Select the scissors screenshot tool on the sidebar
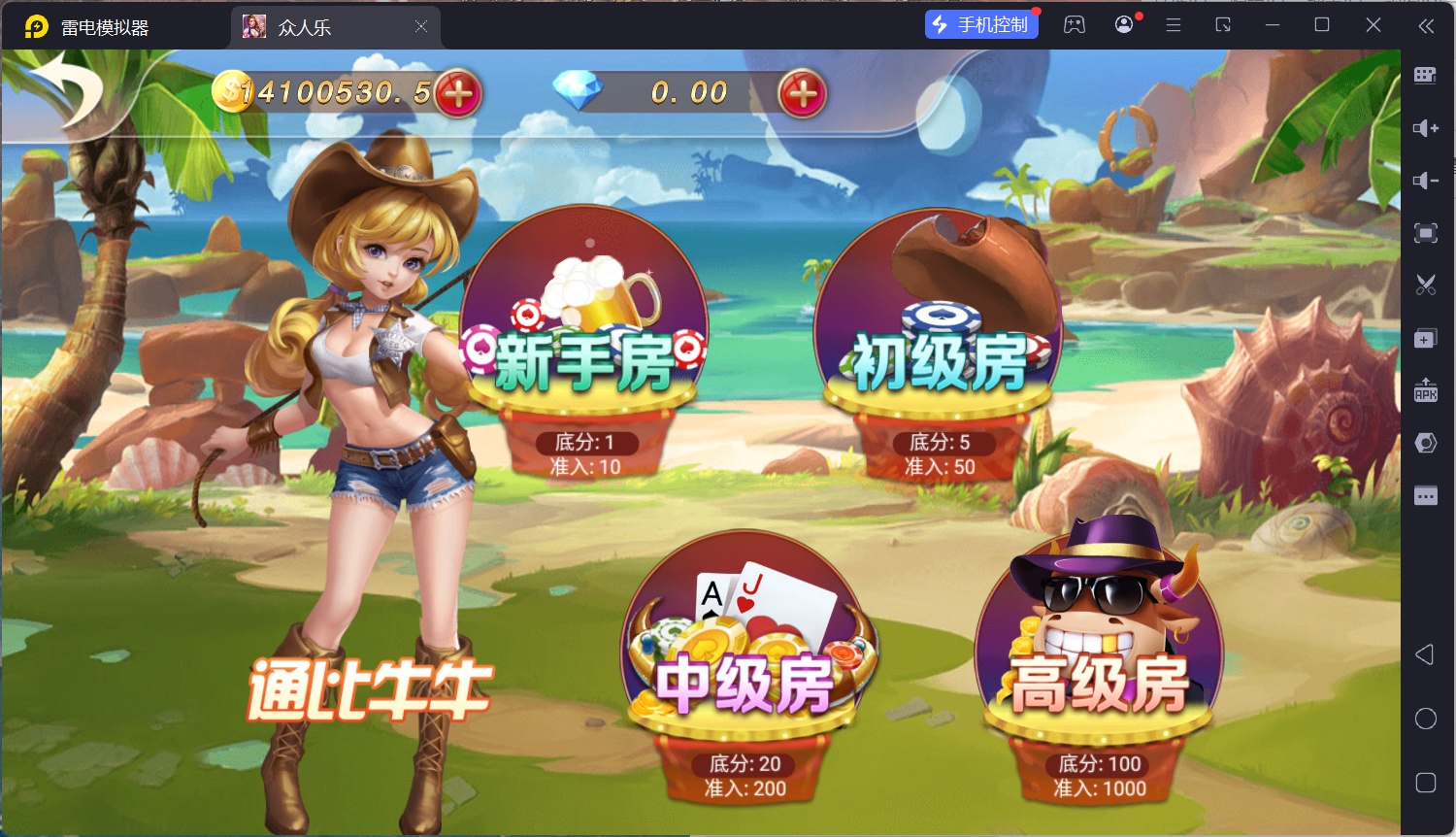1456x837 pixels. (1425, 285)
